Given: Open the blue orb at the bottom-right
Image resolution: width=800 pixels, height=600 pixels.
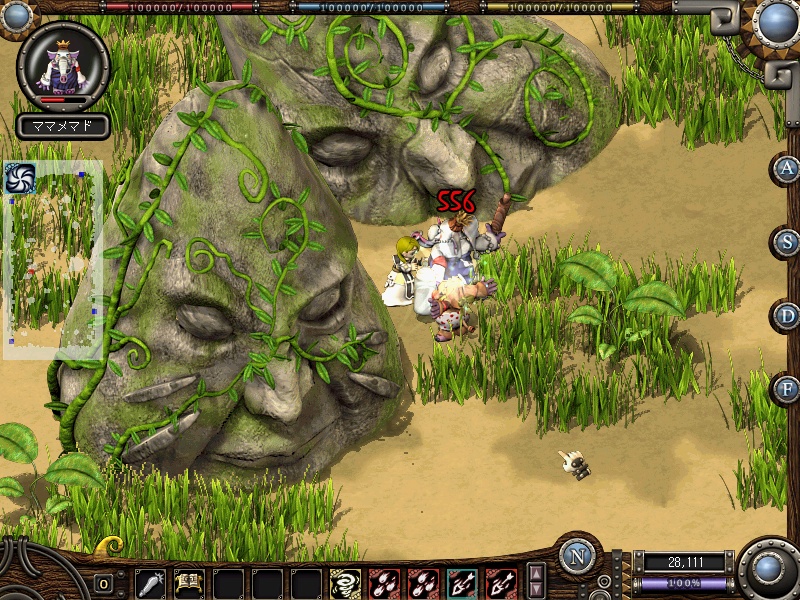Looking at the screenshot, I should click(x=769, y=570).
